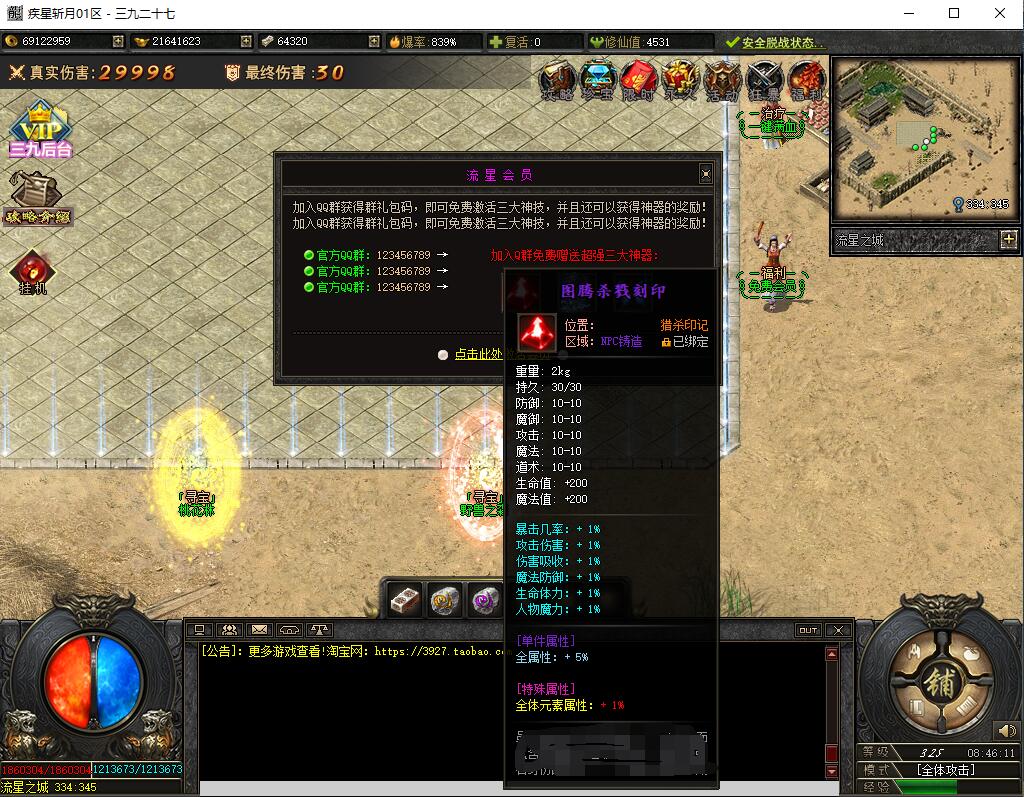Viewport: 1024px width, 797px height.
Task: Select the mahjong tile hotbar slot
Action: 405,600
